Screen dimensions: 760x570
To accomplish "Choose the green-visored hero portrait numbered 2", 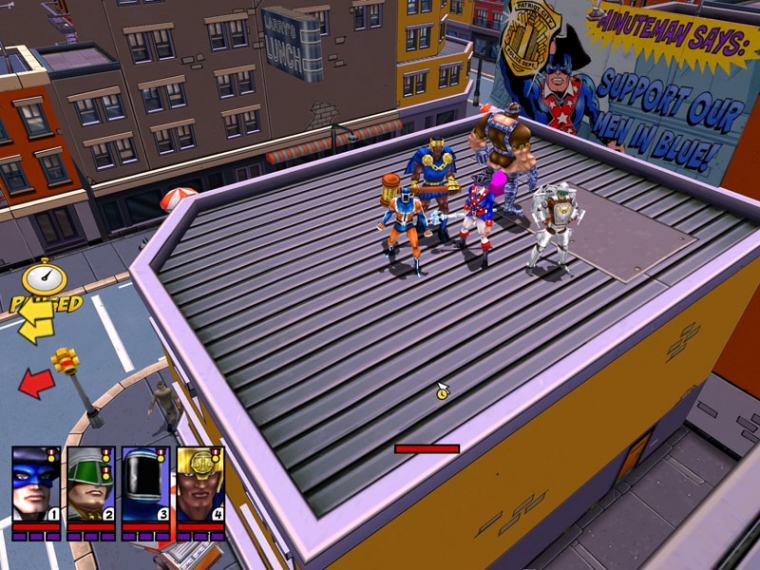I will (x=90, y=485).
